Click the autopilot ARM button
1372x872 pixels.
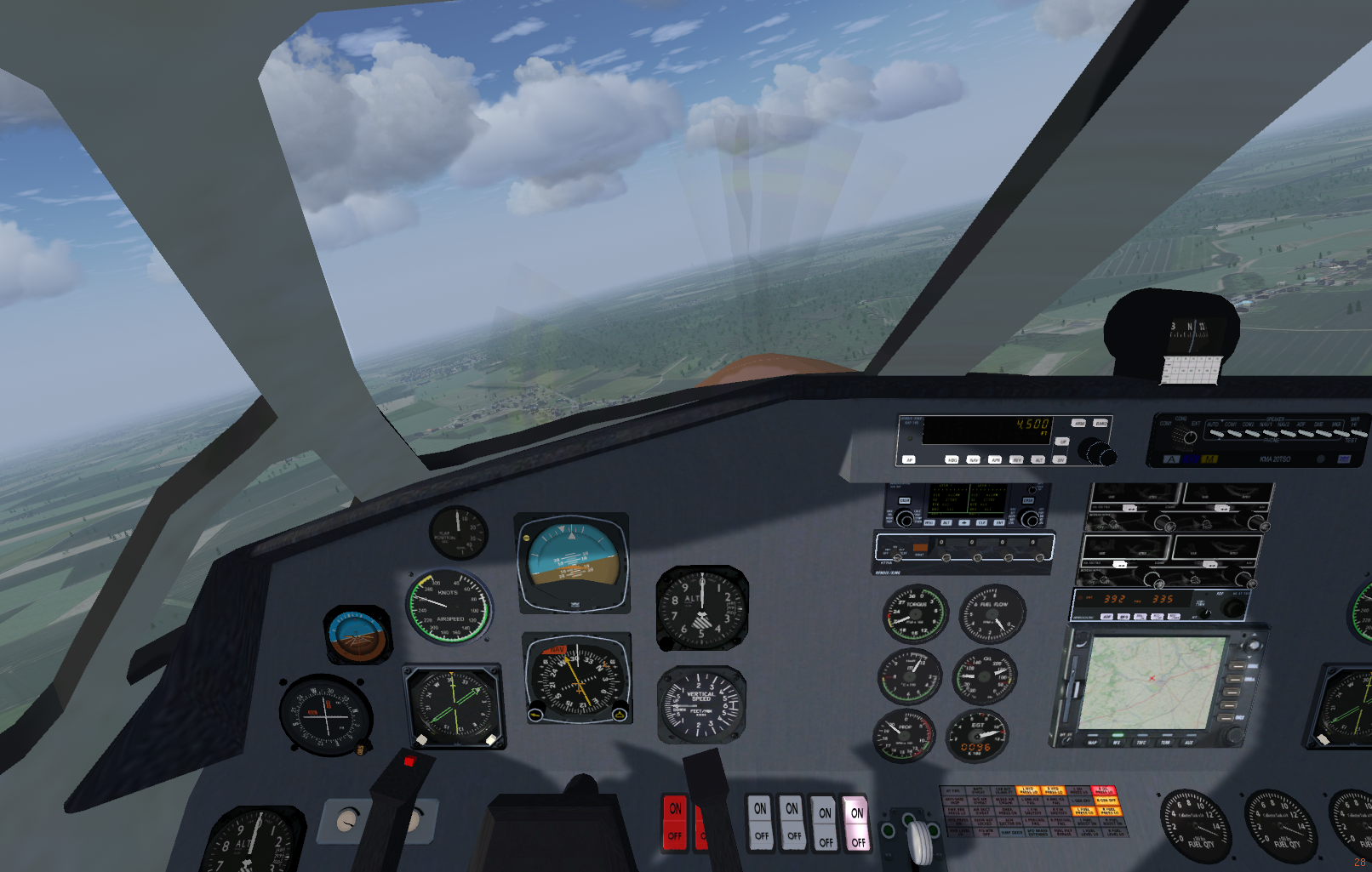pyautogui.click(x=1078, y=424)
